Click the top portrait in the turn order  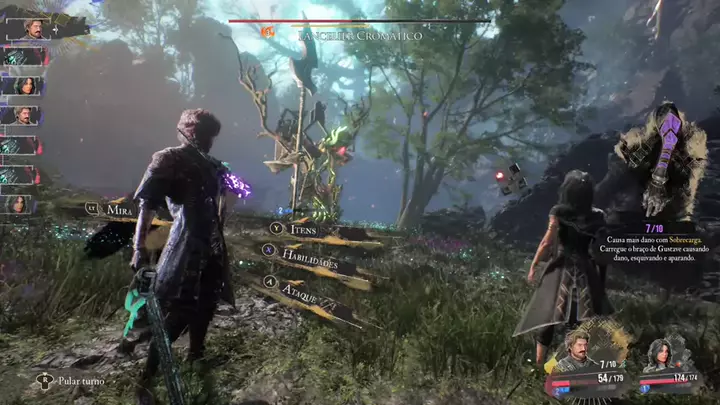[28, 29]
